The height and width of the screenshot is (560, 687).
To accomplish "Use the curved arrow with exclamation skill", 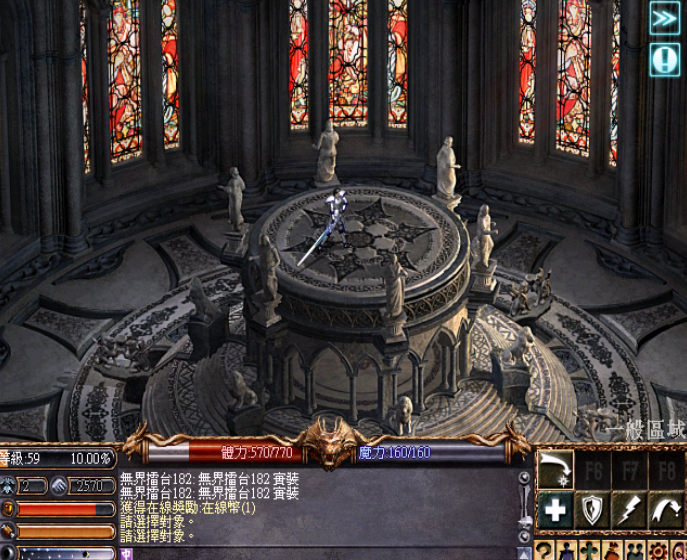I will 665,510.
